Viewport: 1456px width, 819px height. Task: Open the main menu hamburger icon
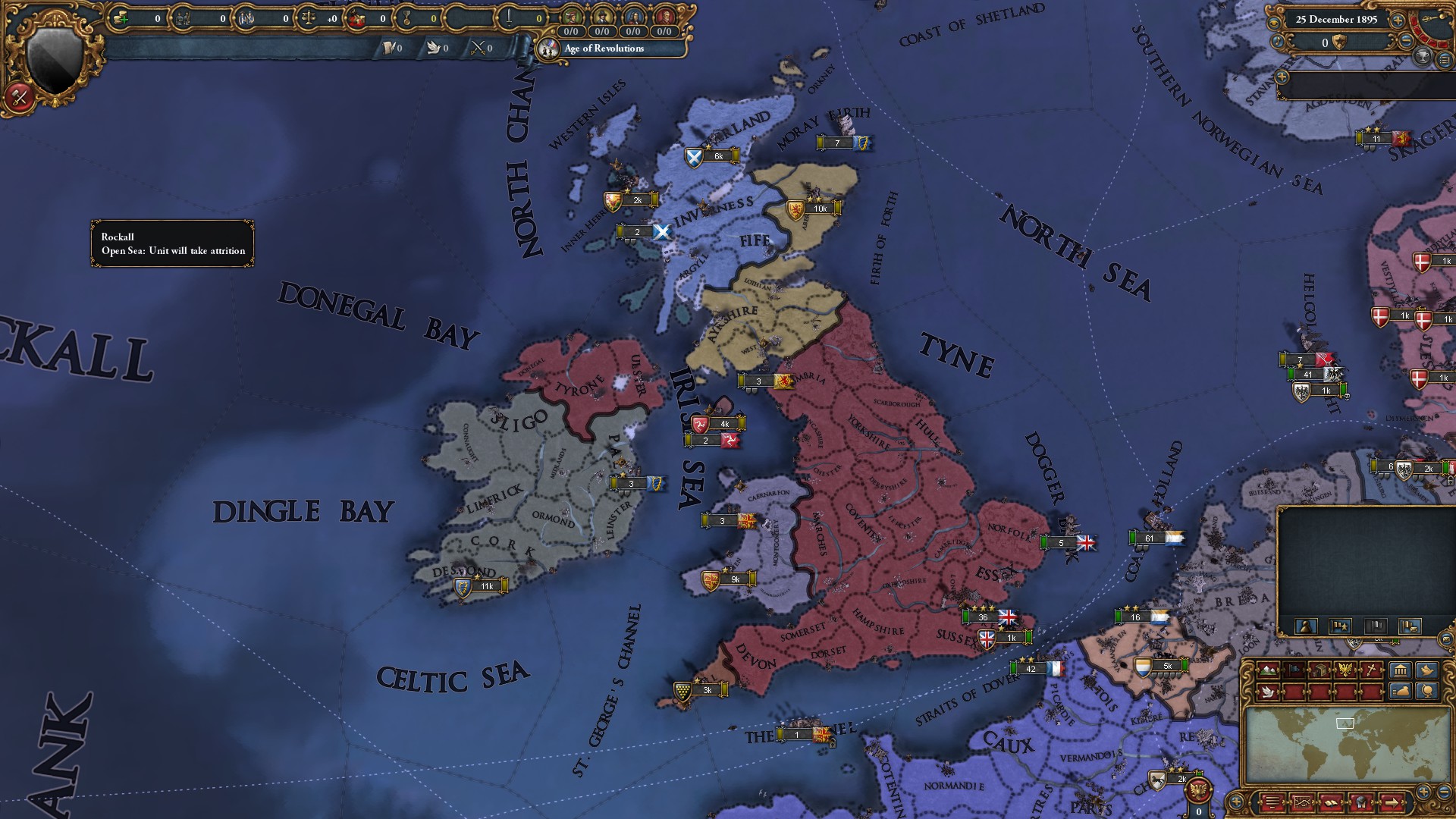[x=1272, y=803]
